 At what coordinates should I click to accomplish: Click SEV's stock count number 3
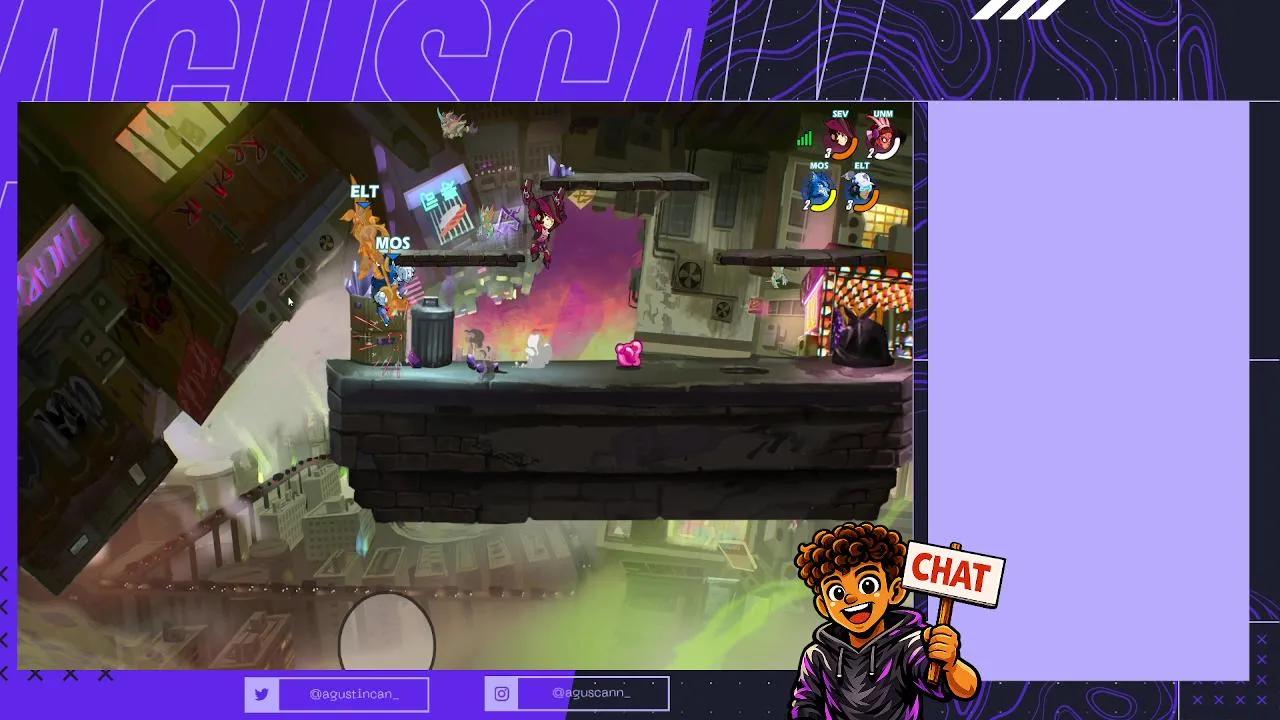coord(827,152)
